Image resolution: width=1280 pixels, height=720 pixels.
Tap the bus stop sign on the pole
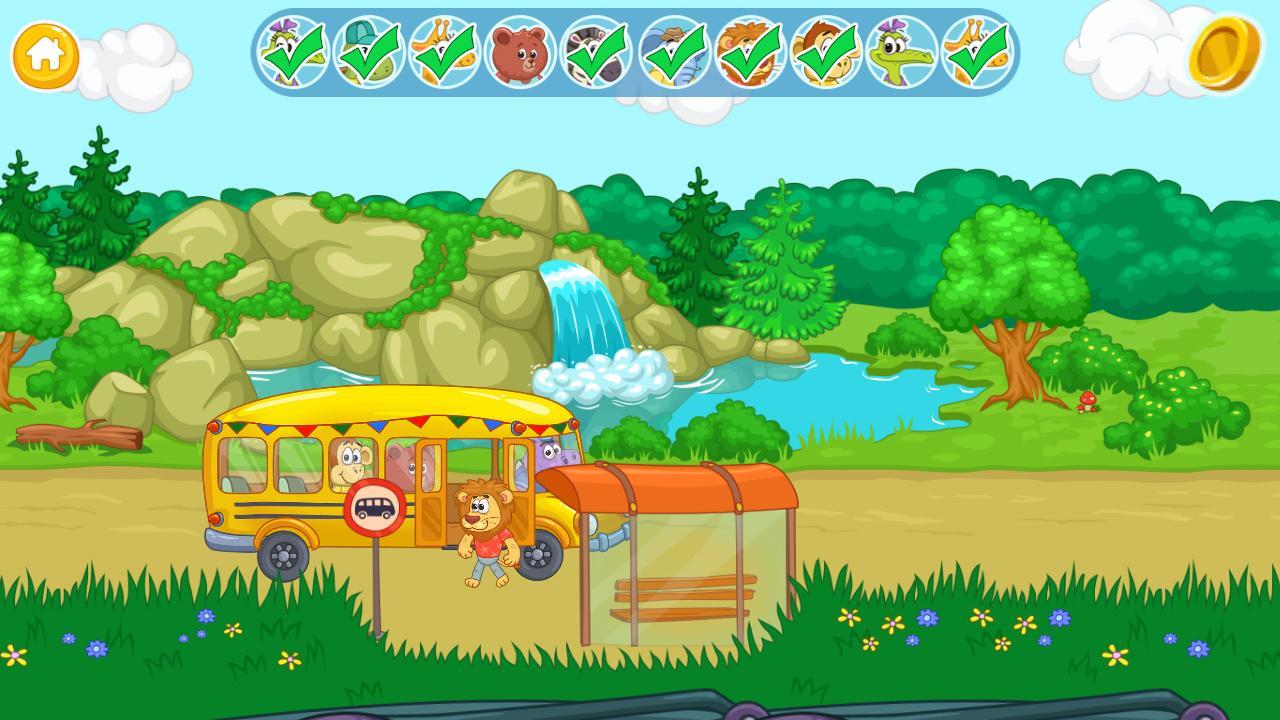(x=375, y=505)
